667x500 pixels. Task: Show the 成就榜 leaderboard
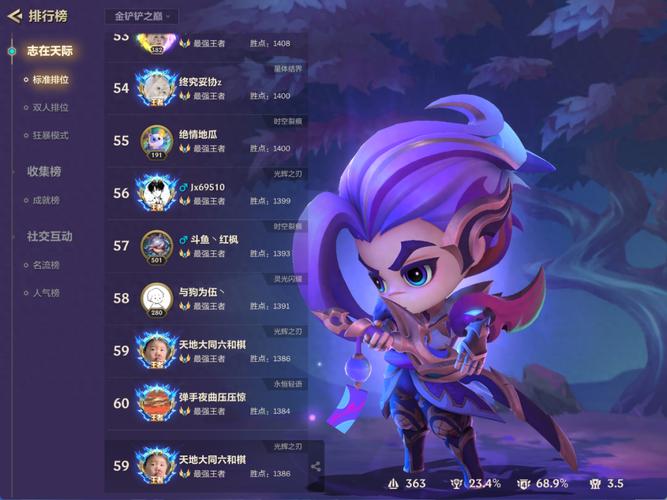pos(46,200)
